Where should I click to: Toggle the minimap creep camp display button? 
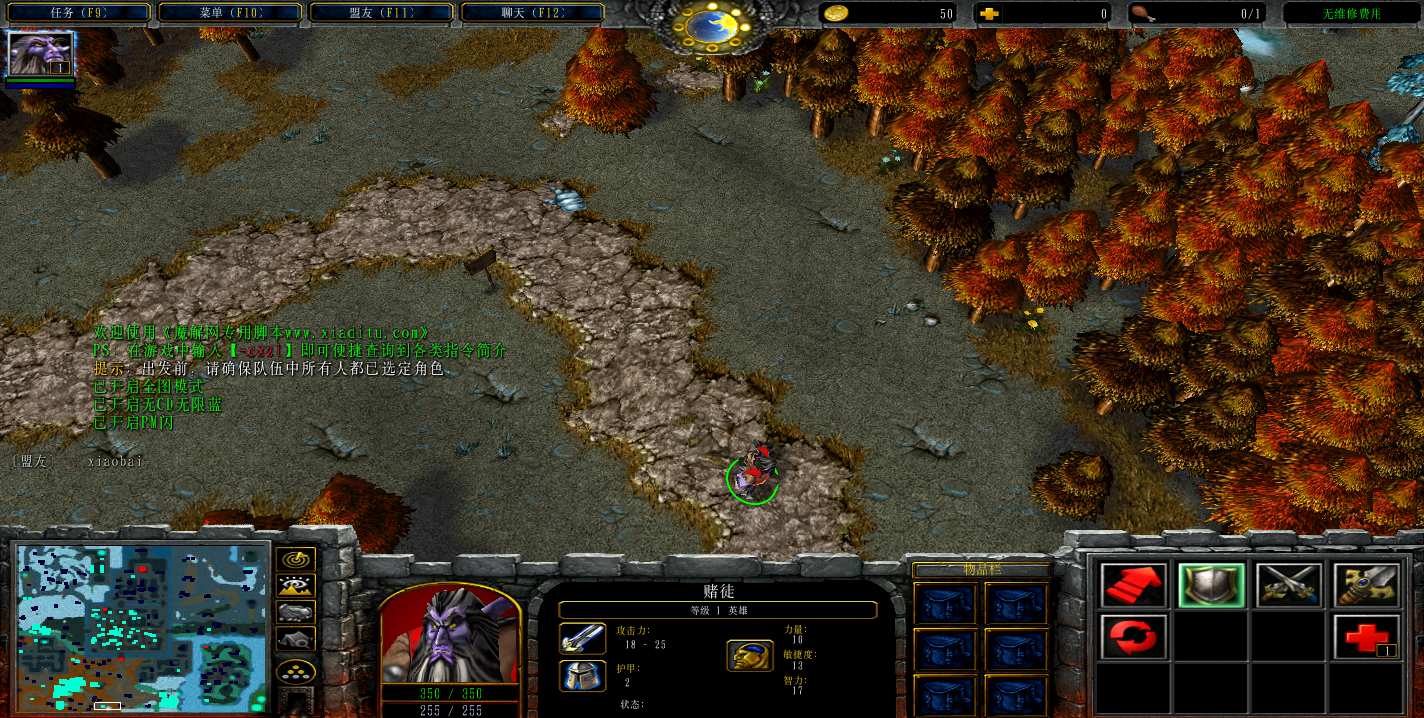point(296,638)
